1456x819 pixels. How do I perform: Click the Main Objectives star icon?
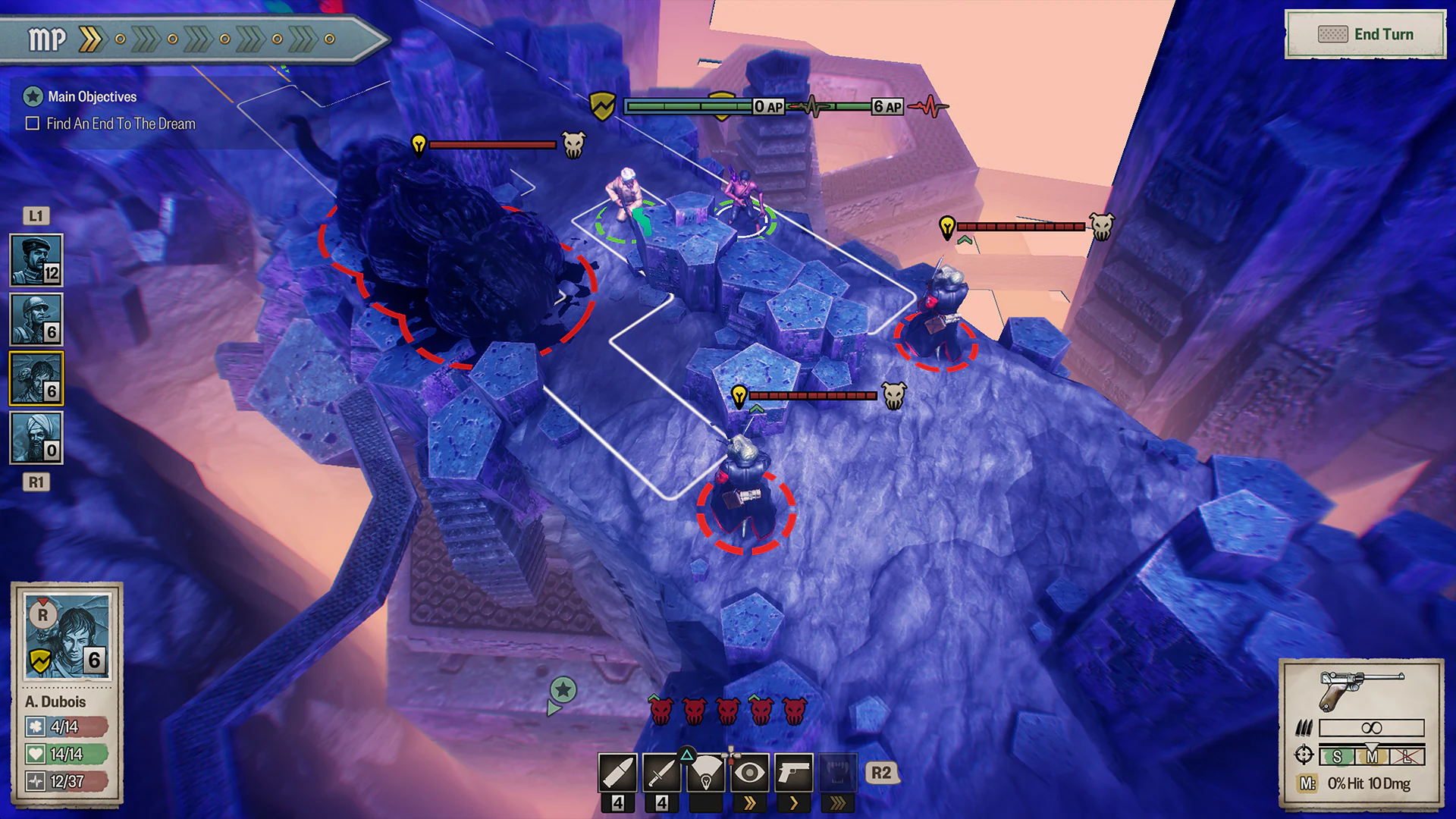(x=33, y=96)
